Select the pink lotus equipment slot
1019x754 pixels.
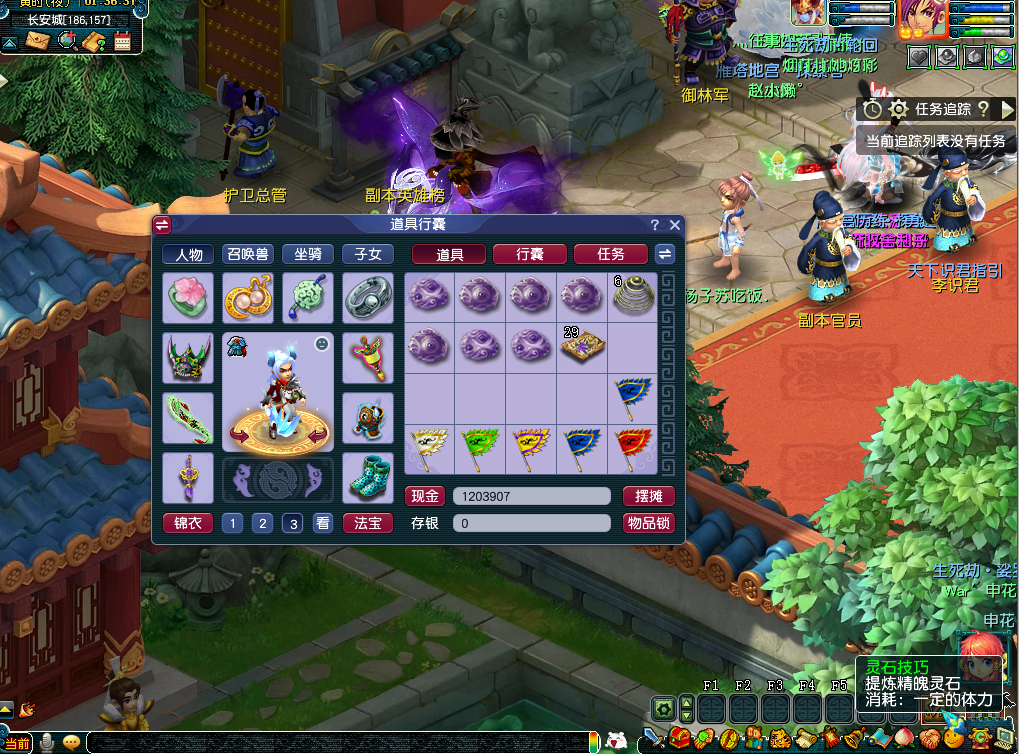coord(187,297)
